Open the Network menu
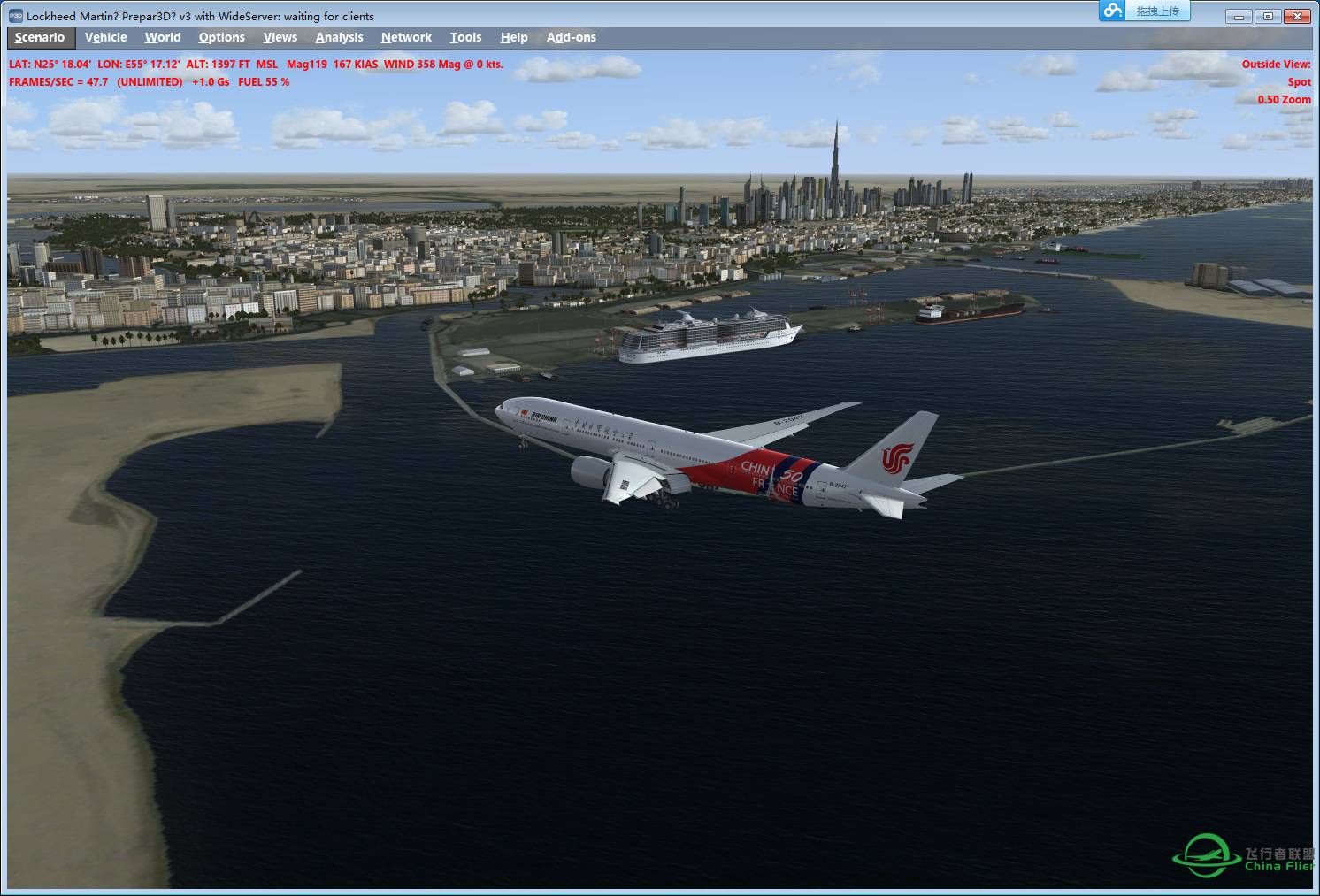Viewport: 1320px width, 896px height. click(406, 37)
